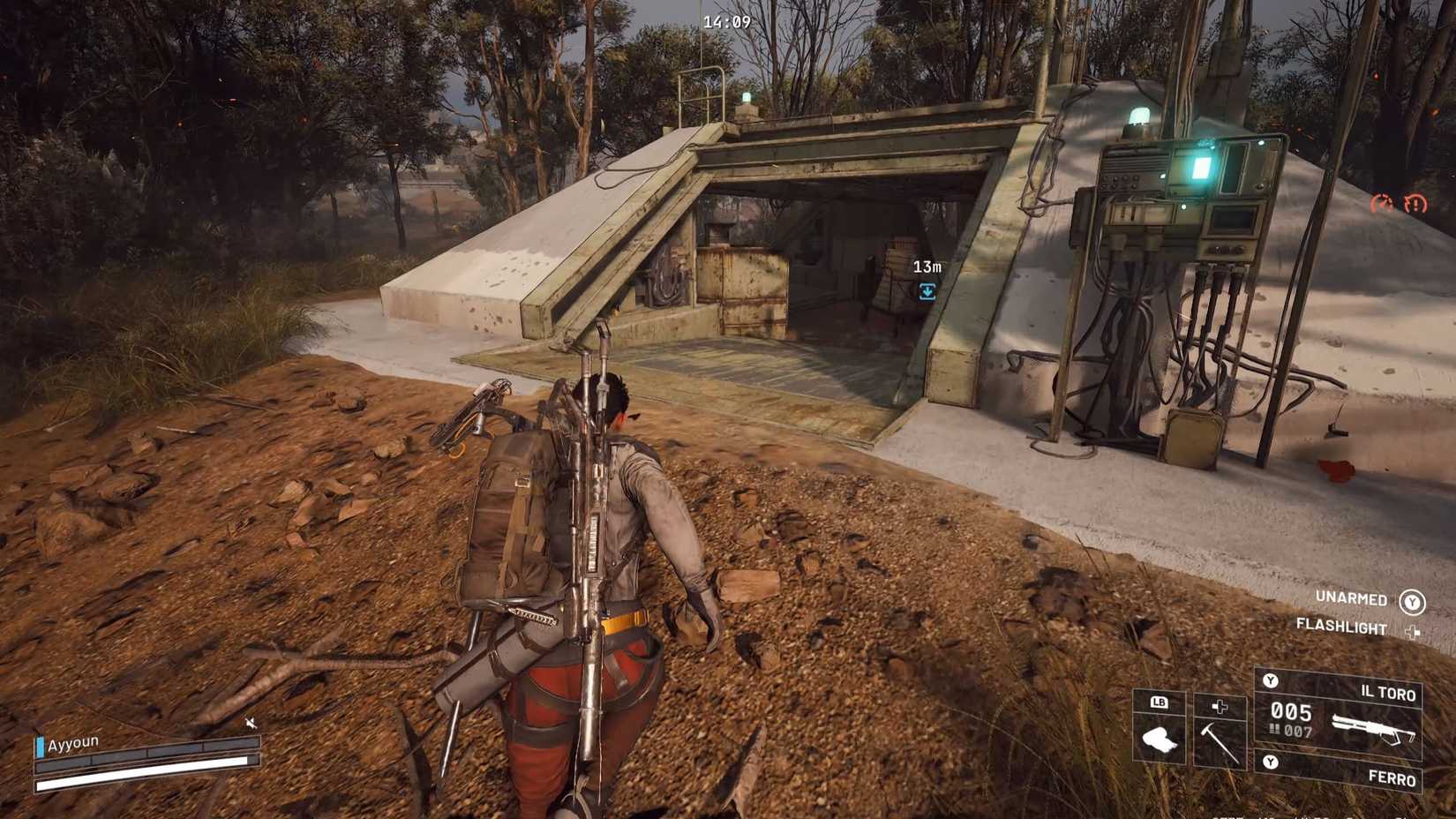The height and width of the screenshot is (819, 1456).
Task: Click the orange alert exclamation indicator
Action: pos(1416,203)
